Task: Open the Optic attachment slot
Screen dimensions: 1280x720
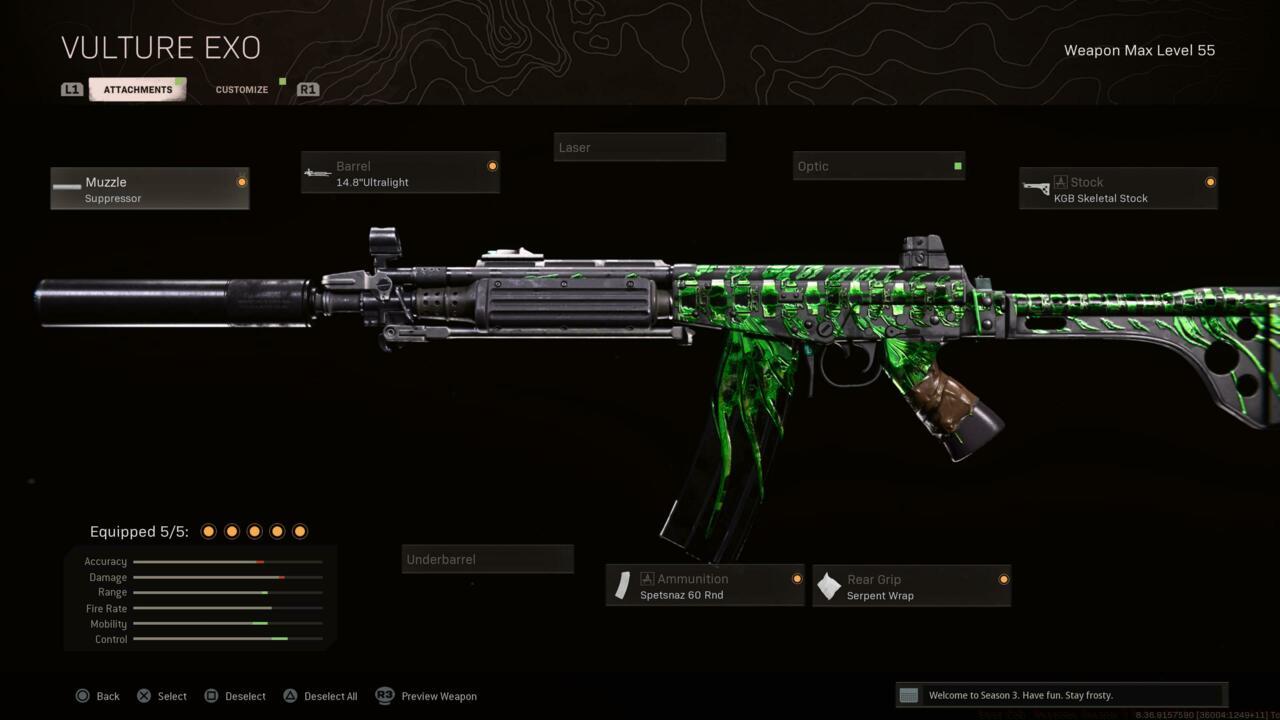Action: pos(878,166)
